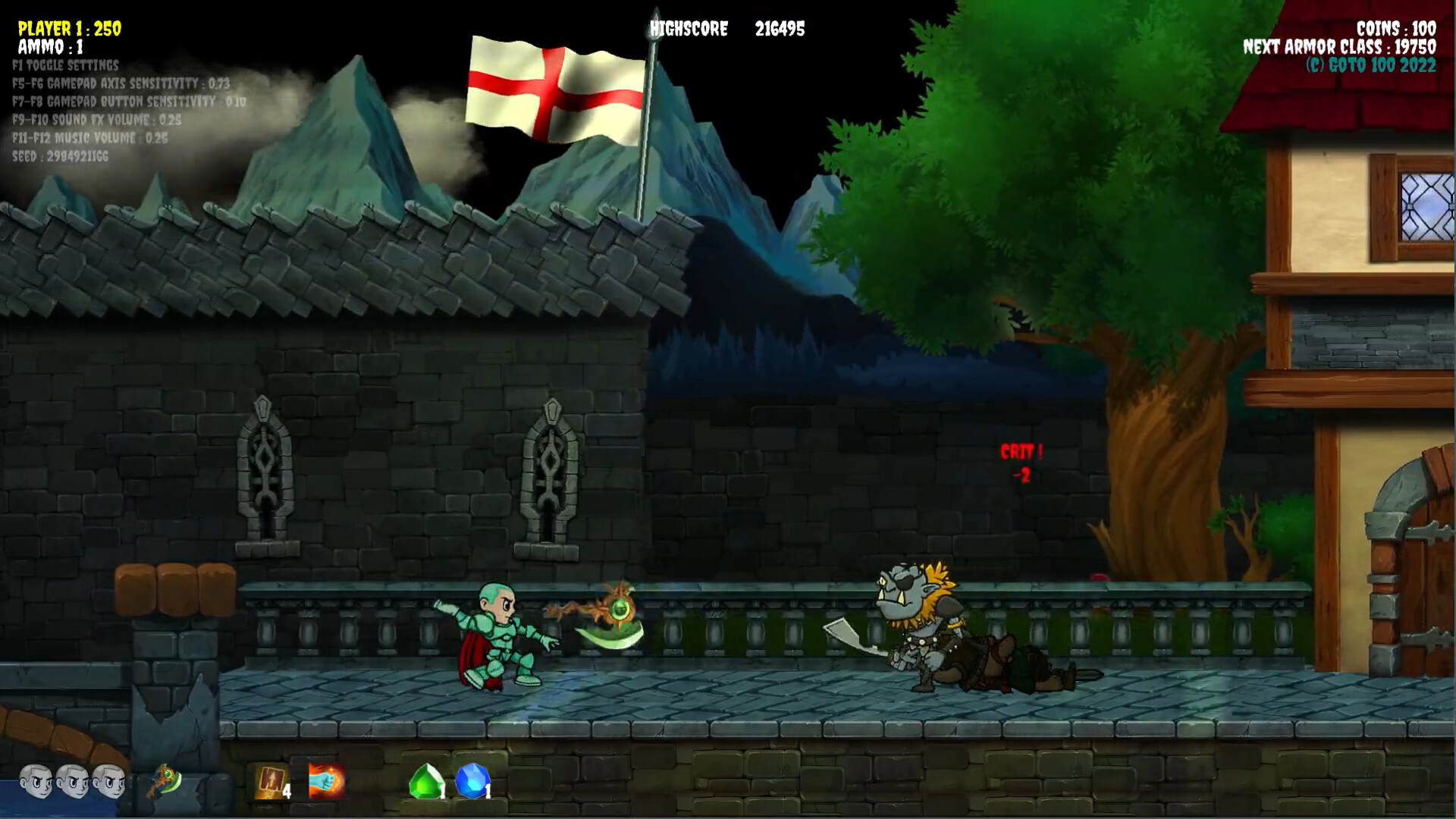Click the Next Armor Class 19750 label
Viewport: 1456px width, 819px height.
pyautogui.click(x=1340, y=45)
